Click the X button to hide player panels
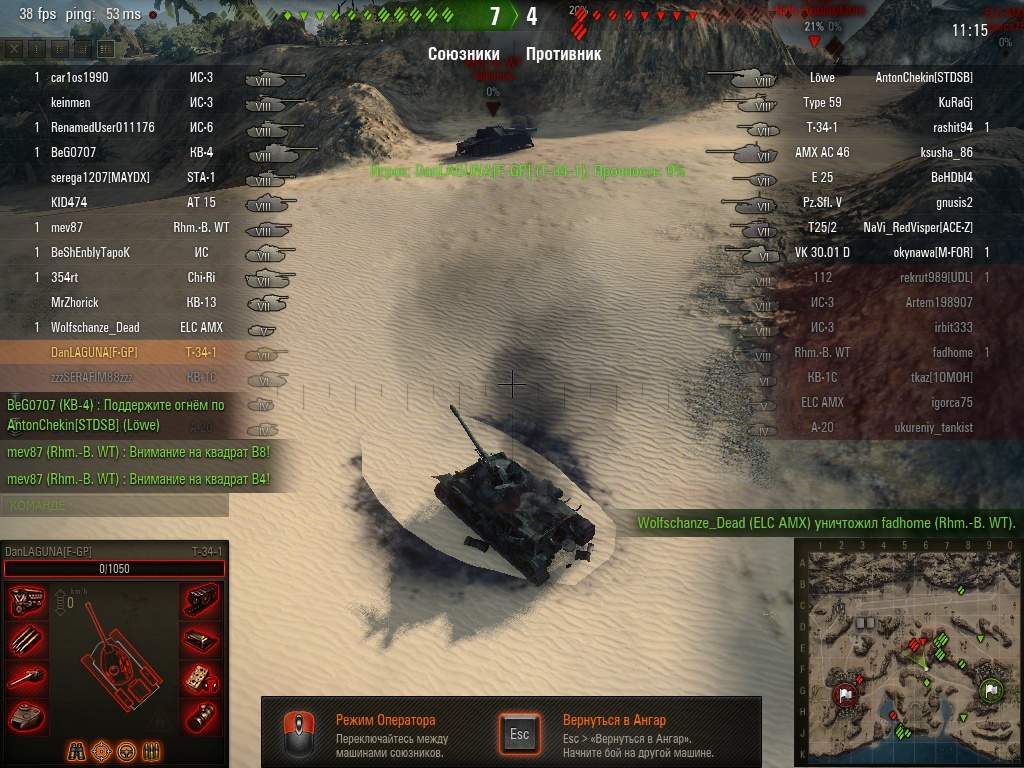 14,48
